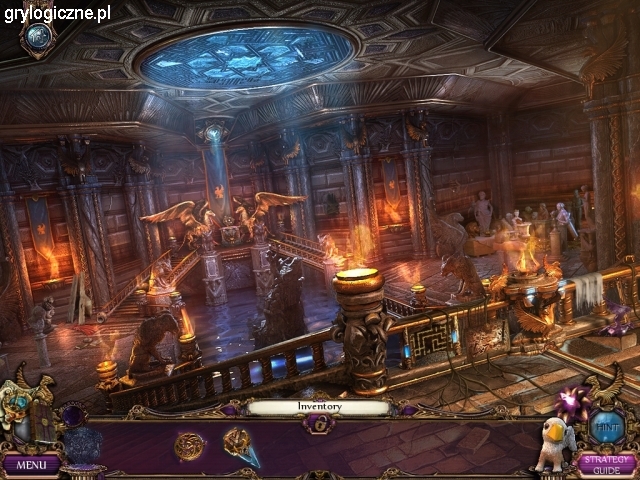This screenshot has width=640, height=480.
Task: Toggle the inventory lock under the Inventory label
Action: (320, 424)
